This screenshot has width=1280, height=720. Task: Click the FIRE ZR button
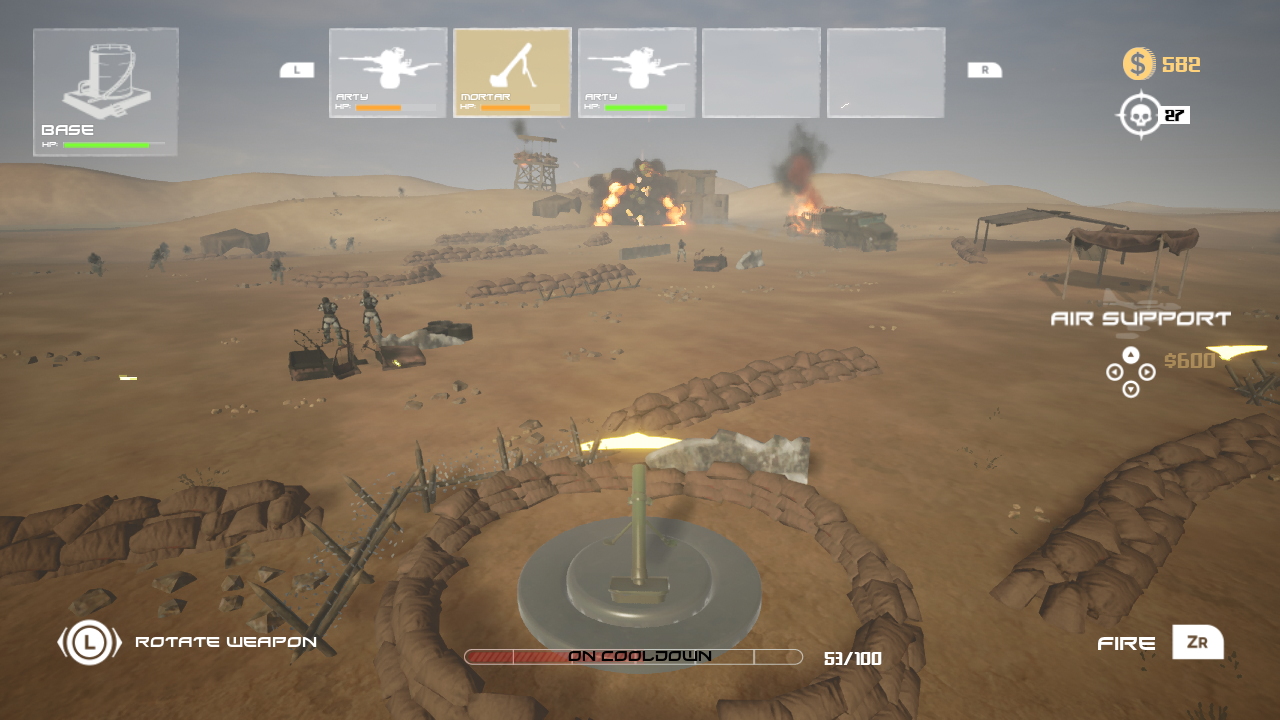pyautogui.click(x=1197, y=643)
